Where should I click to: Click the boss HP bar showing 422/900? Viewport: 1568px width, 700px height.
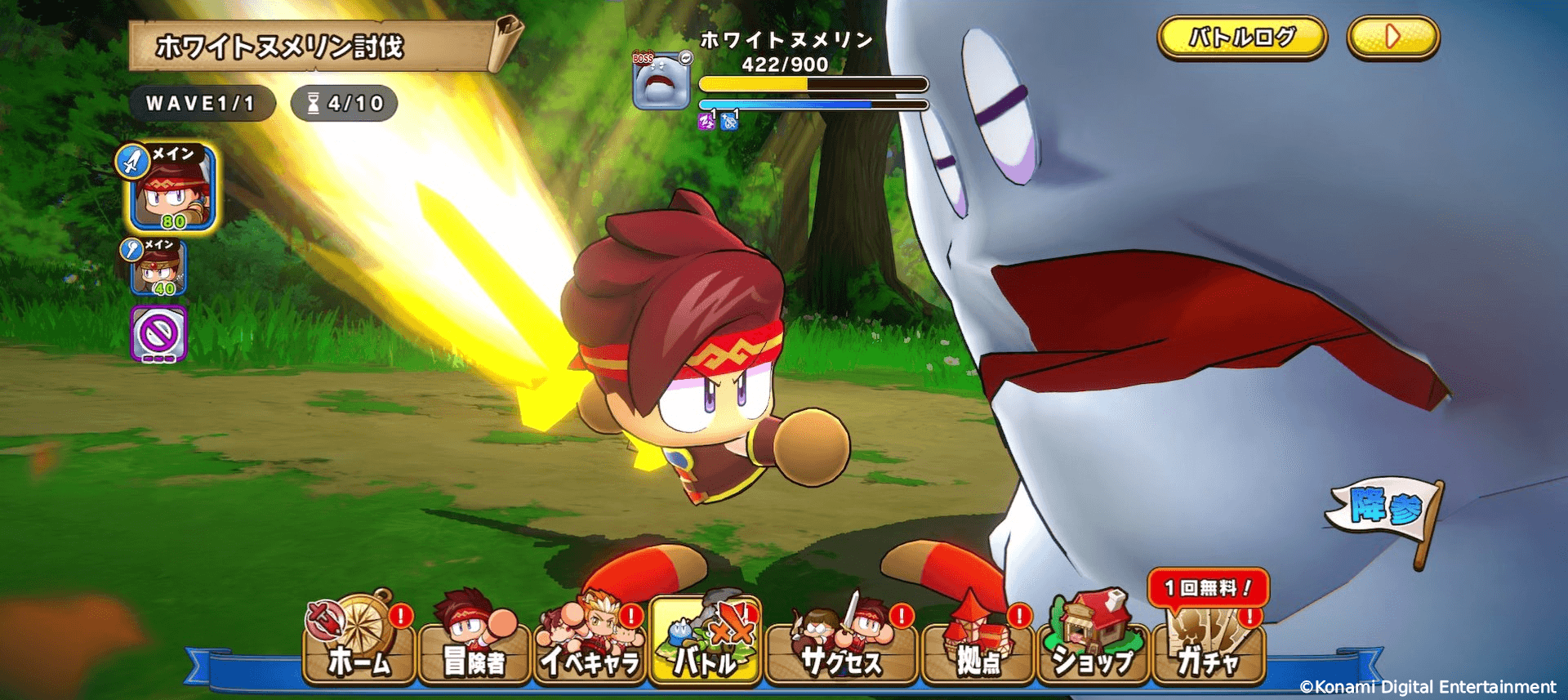coord(808,81)
